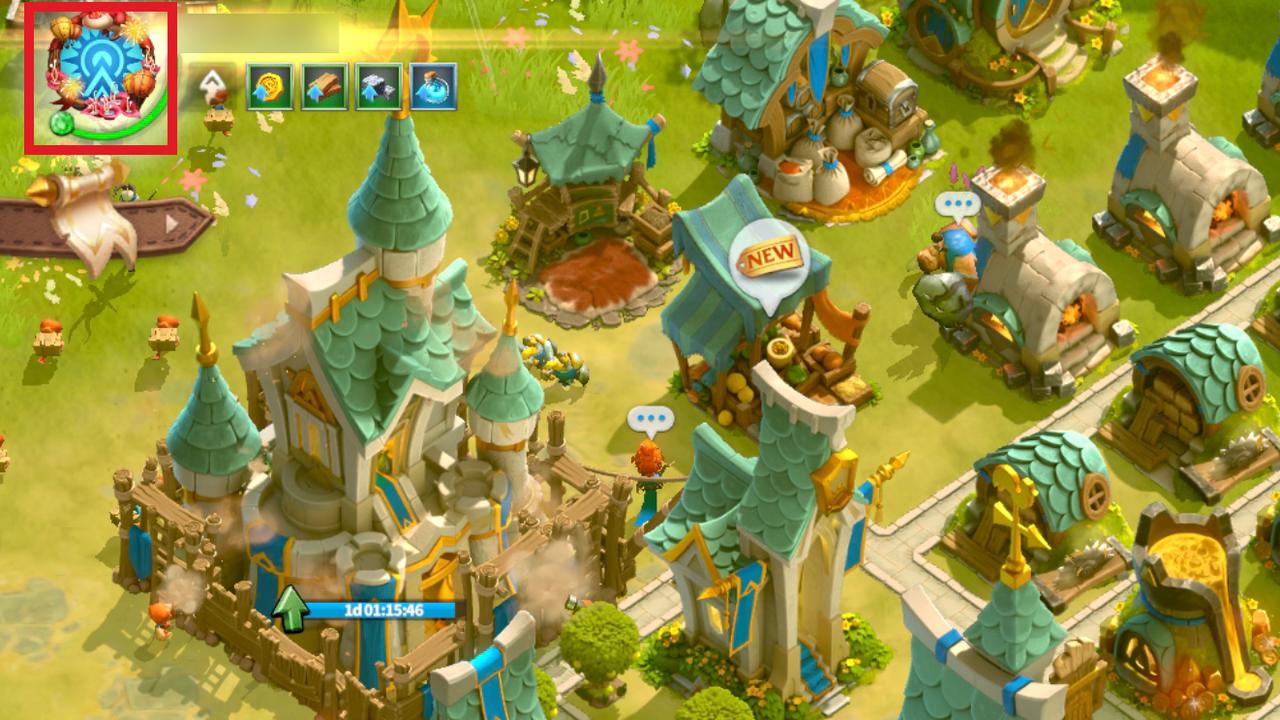Open the NEW speech bubble notification

(x=768, y=260)
